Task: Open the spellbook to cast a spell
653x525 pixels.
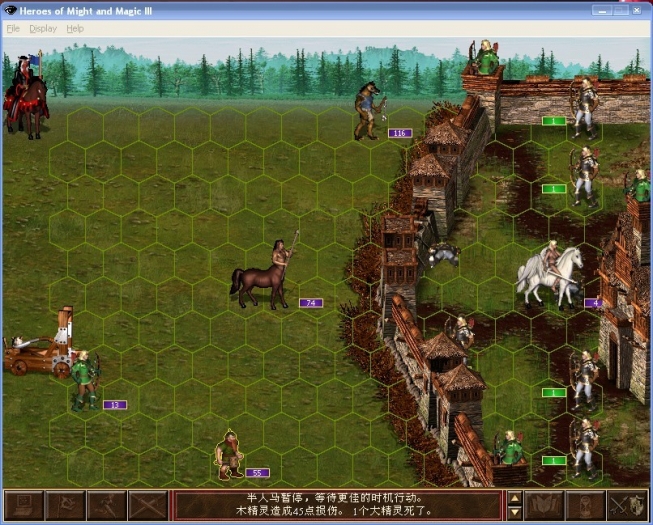Action: tap(546, 506)
